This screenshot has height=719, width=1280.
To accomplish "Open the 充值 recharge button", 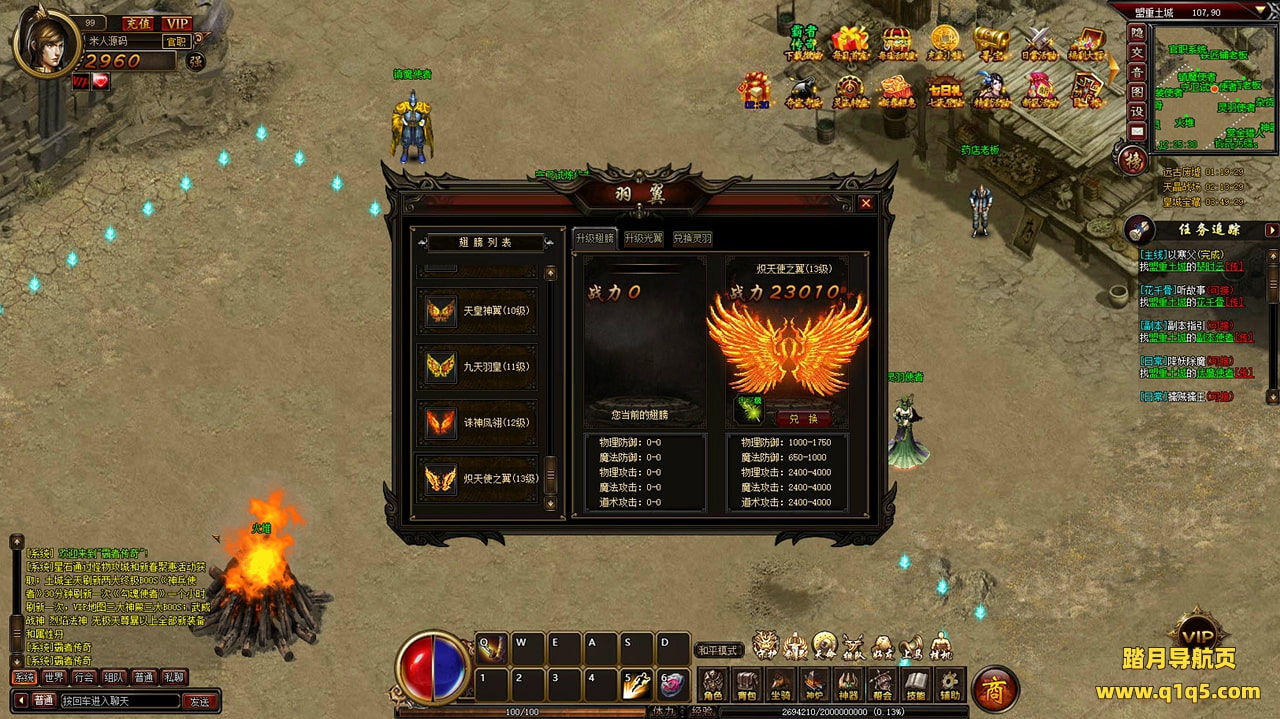I will [x=138, y=23].
